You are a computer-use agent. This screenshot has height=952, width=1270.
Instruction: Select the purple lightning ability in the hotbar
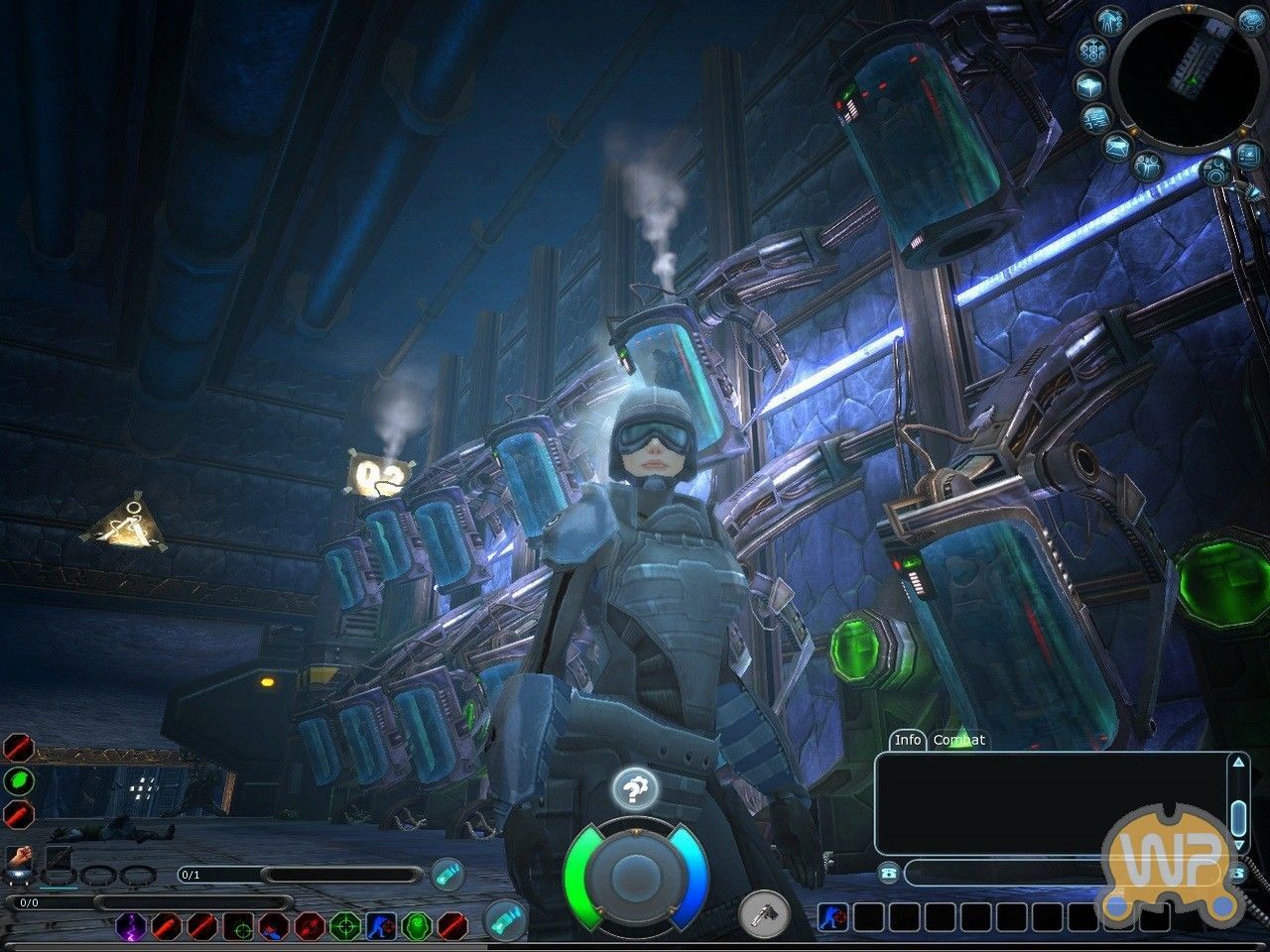pos(130,926)
